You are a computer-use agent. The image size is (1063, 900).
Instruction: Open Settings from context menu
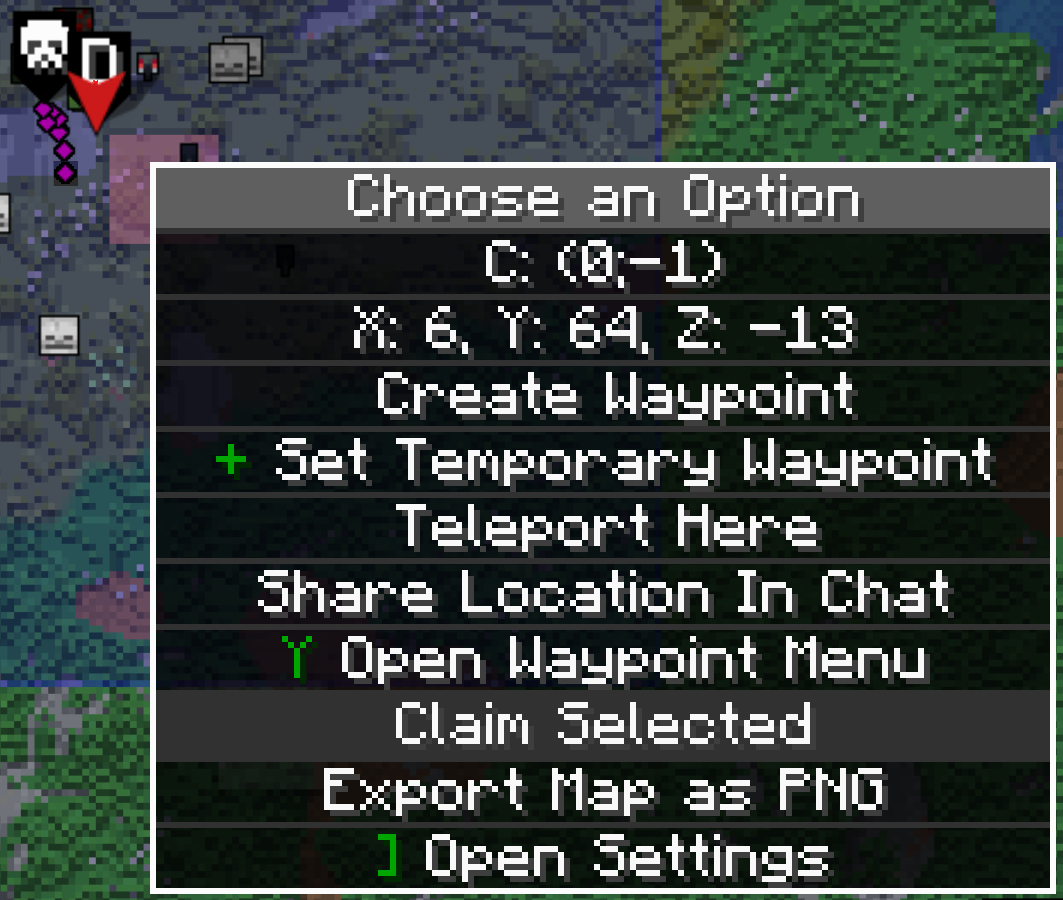point(605,857)
